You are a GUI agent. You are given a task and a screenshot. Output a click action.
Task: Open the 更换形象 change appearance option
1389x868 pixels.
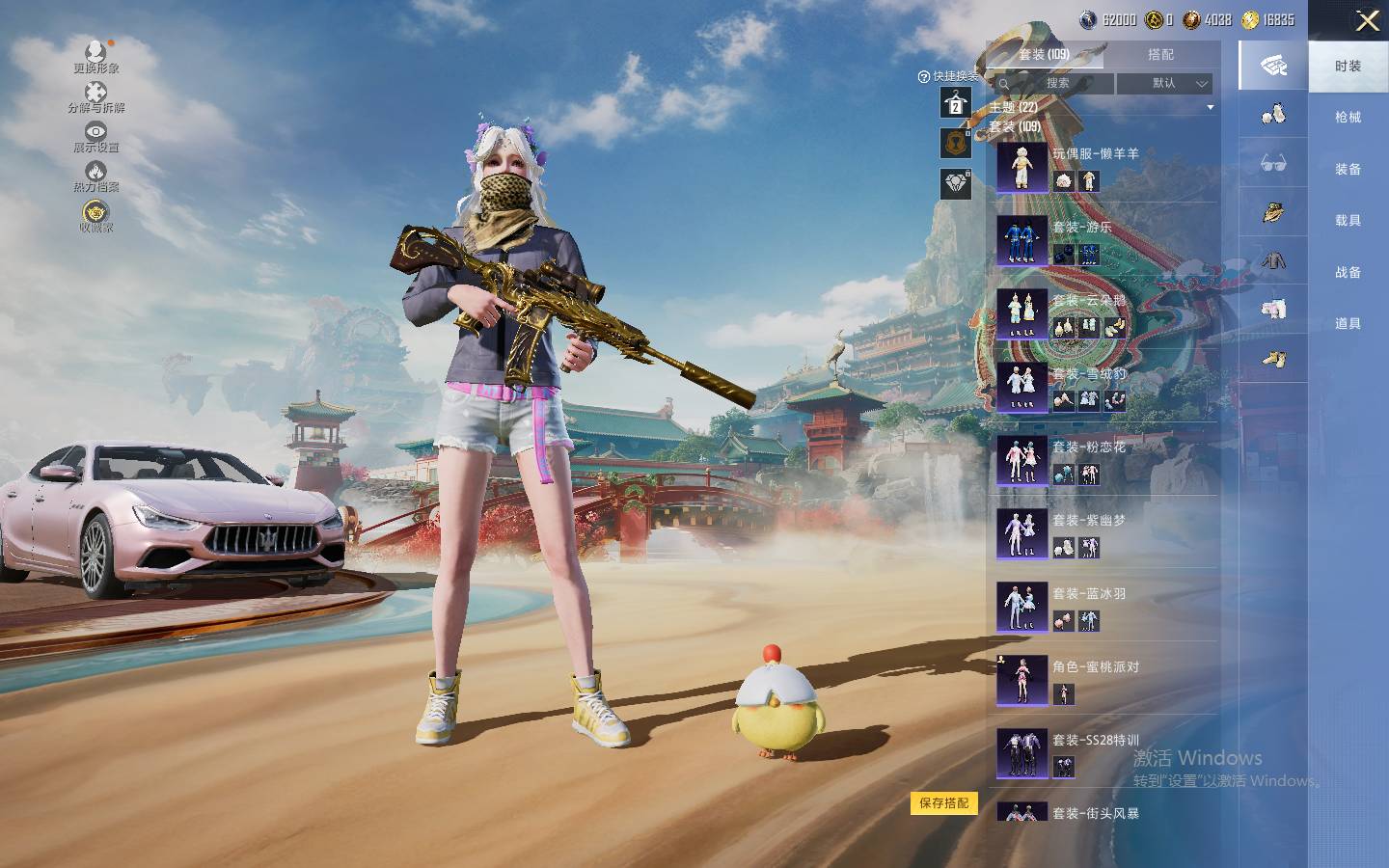[x=95, y=56]
